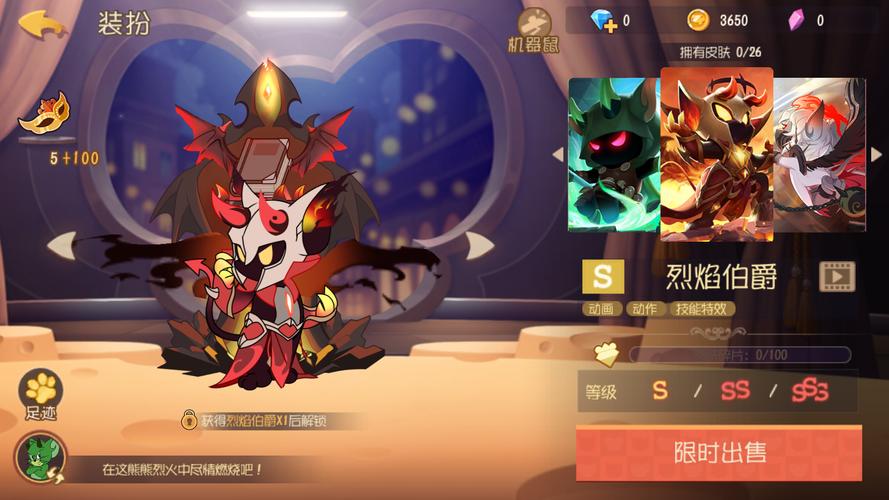Image resolution: width=889 pixels, height=500 pixels.
Task: Select the SS grade level
Action: [x=735, y=391]
